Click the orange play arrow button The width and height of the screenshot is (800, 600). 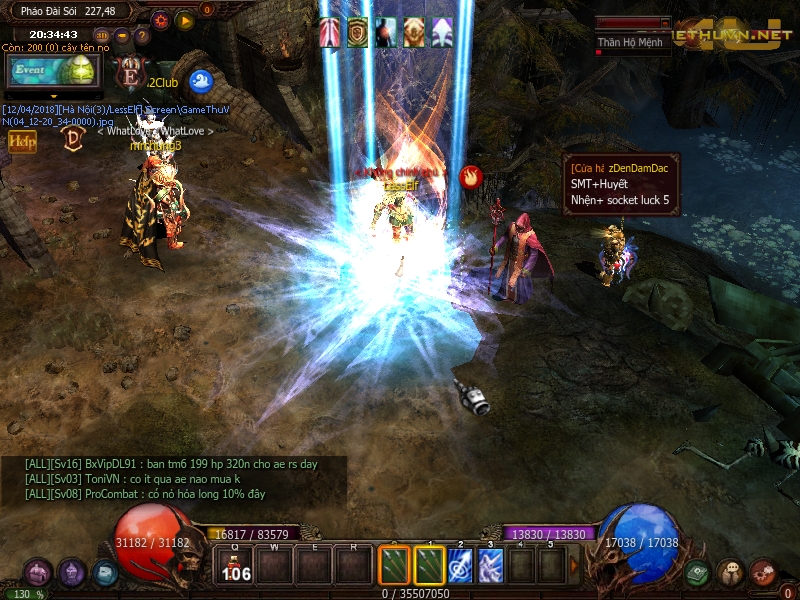pyautogui.click(x=184, y=19)
